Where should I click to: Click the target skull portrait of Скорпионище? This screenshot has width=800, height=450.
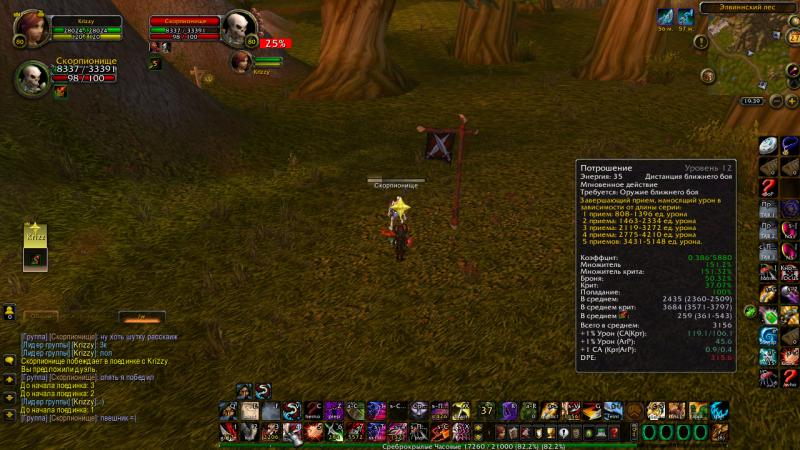click(x=237, y=28)
